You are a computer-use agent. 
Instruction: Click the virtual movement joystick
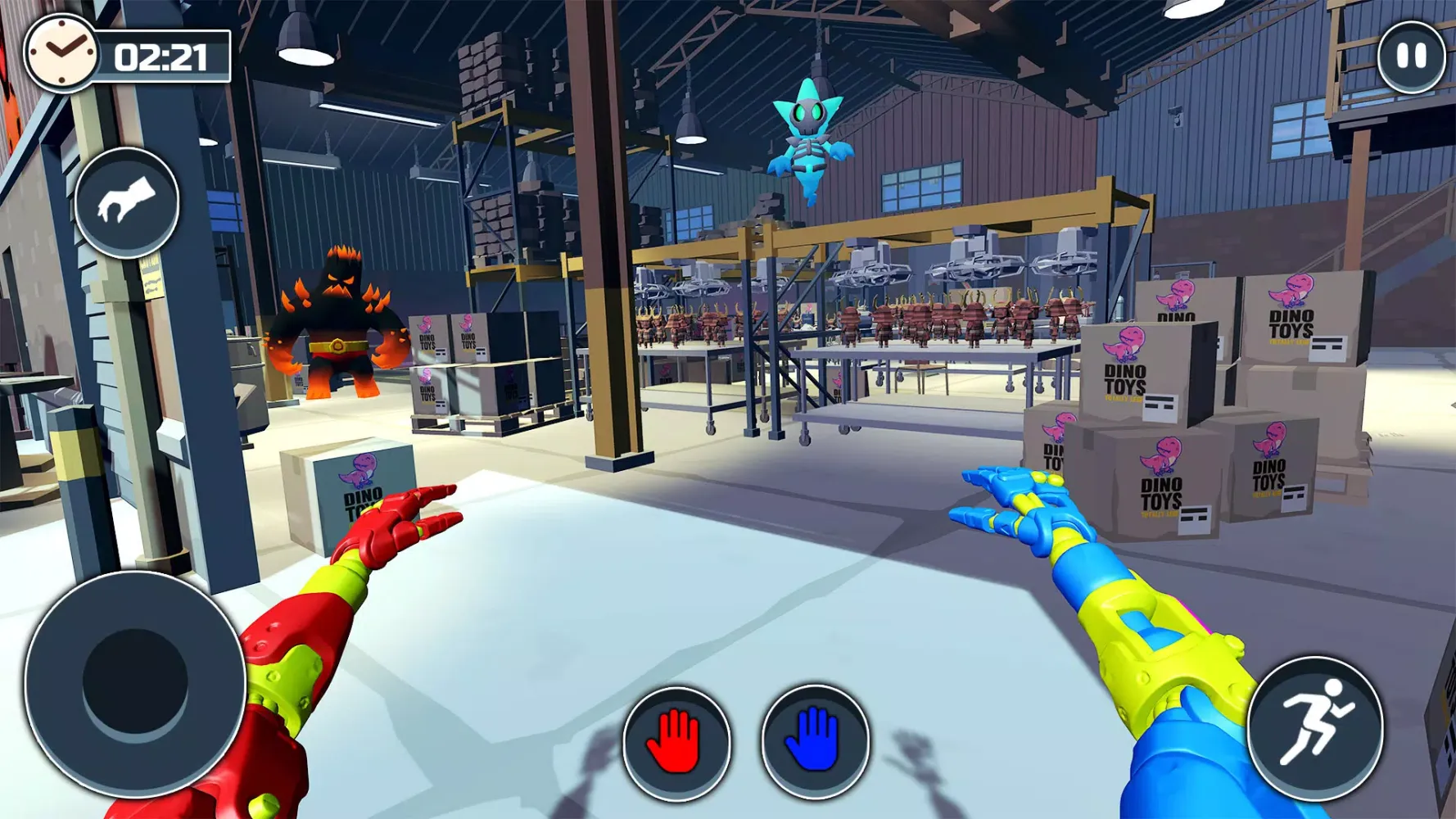(135, 683)
